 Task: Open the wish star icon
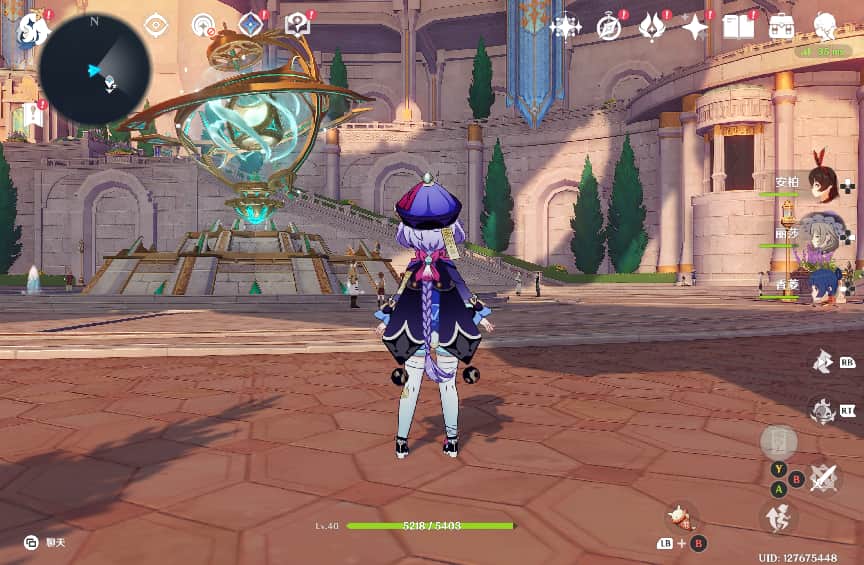pyautogui.click(x=565, y=26)
